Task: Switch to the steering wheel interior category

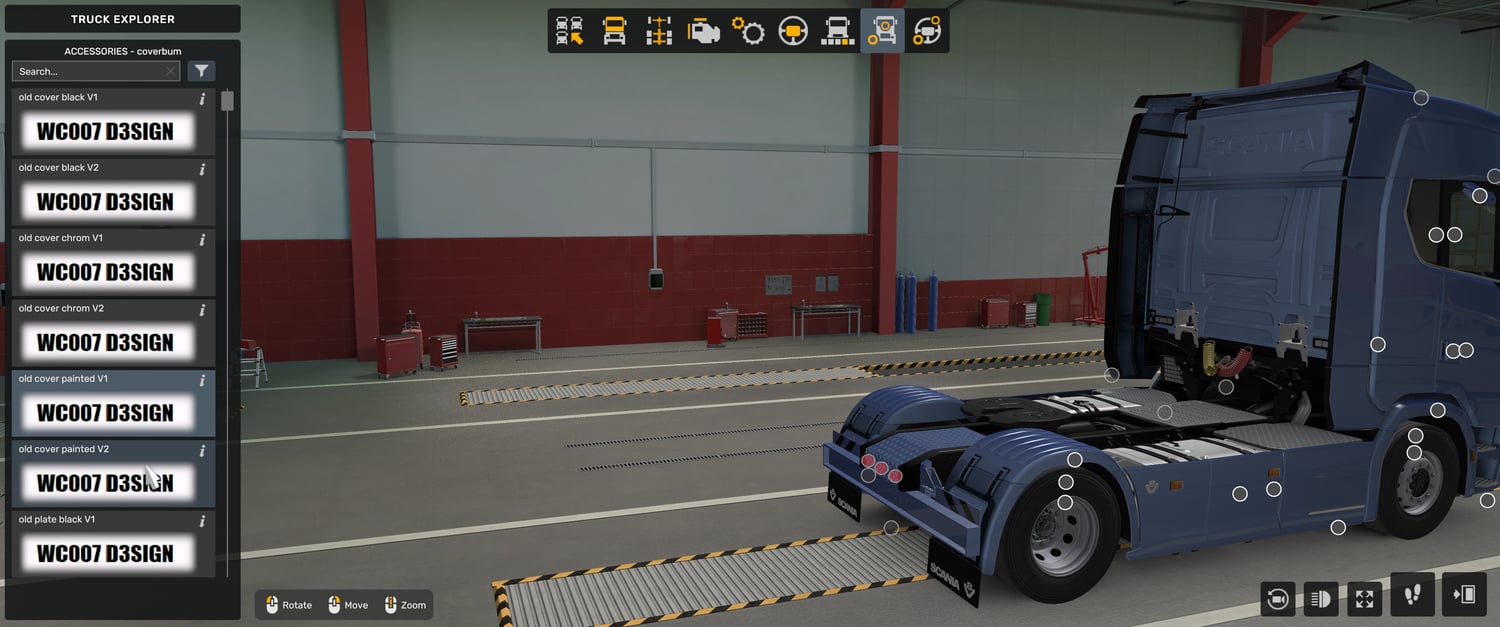Action: [x=793, y=31]
